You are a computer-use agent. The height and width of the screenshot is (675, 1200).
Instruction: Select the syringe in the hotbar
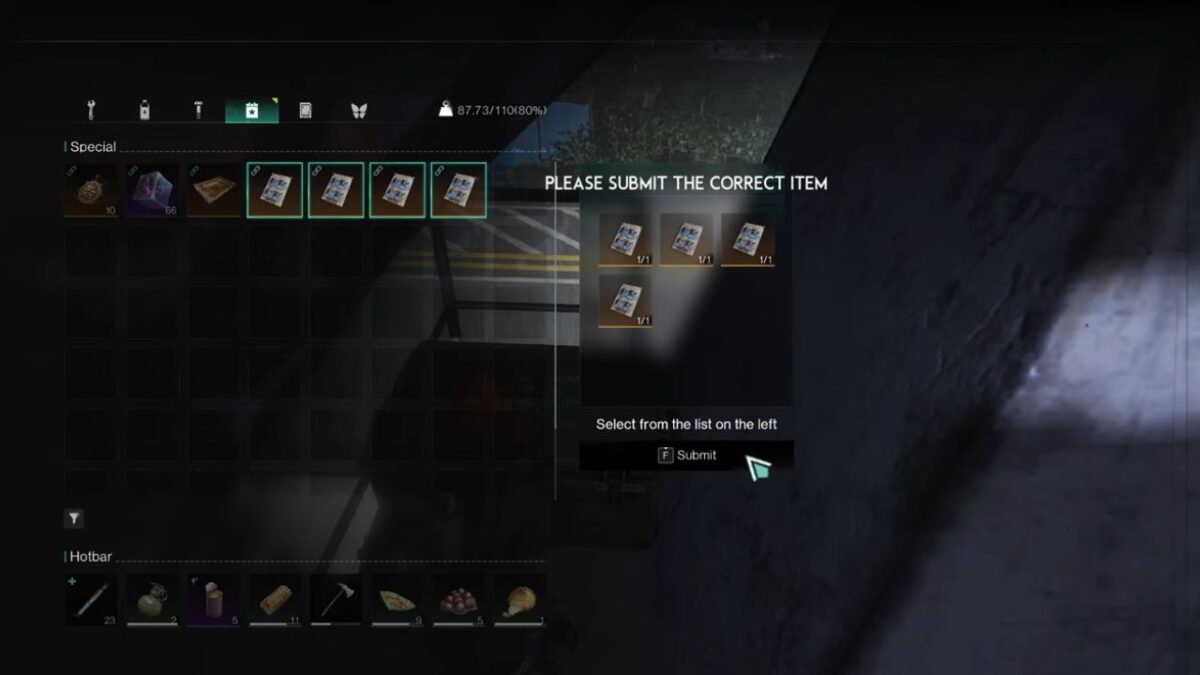(91, 600)
